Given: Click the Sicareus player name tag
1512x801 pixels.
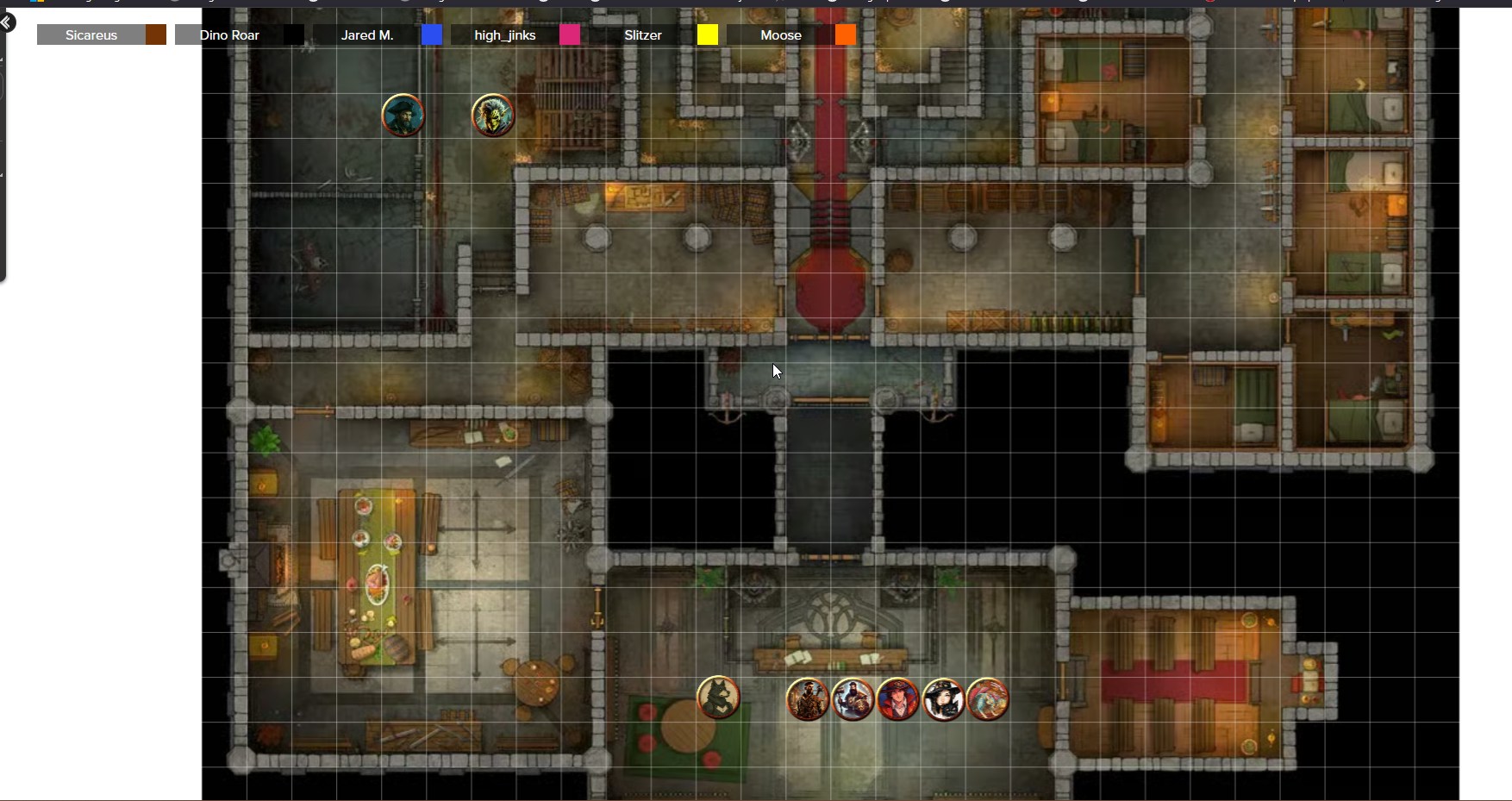Looking at the screenshot, I should [x=91, y=34].
